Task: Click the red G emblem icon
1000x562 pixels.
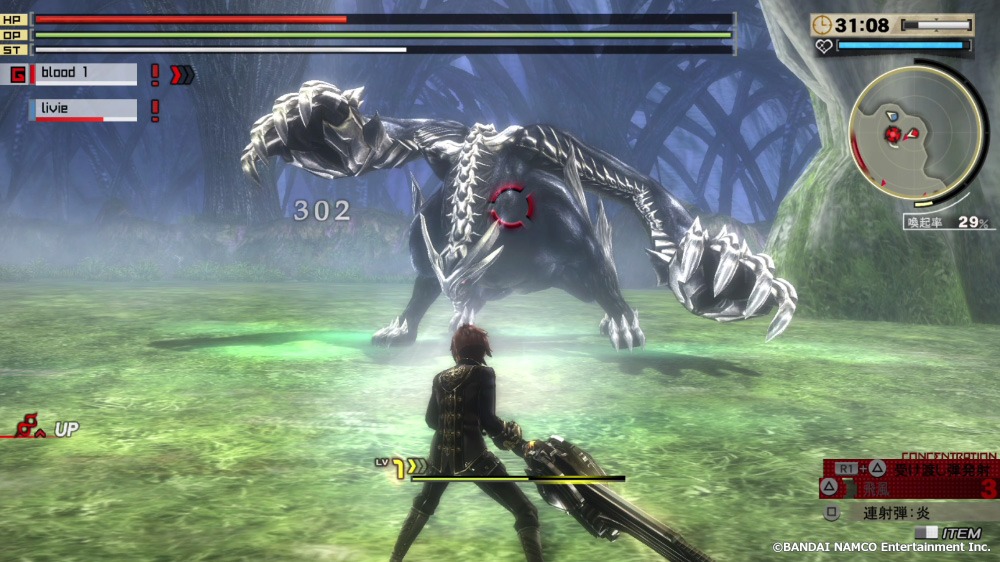Action: coord(17,74)
